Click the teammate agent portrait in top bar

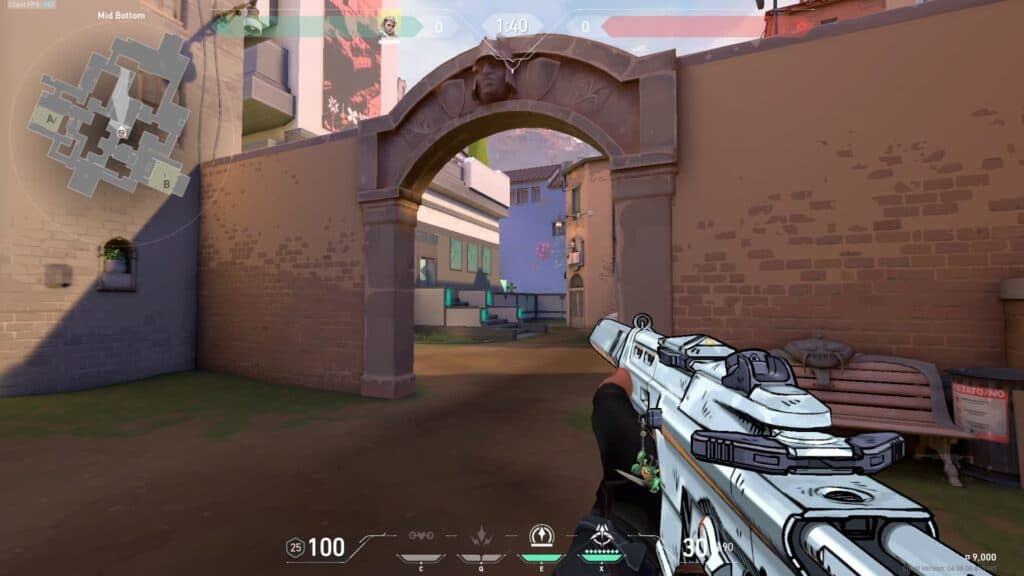[388, 26]
